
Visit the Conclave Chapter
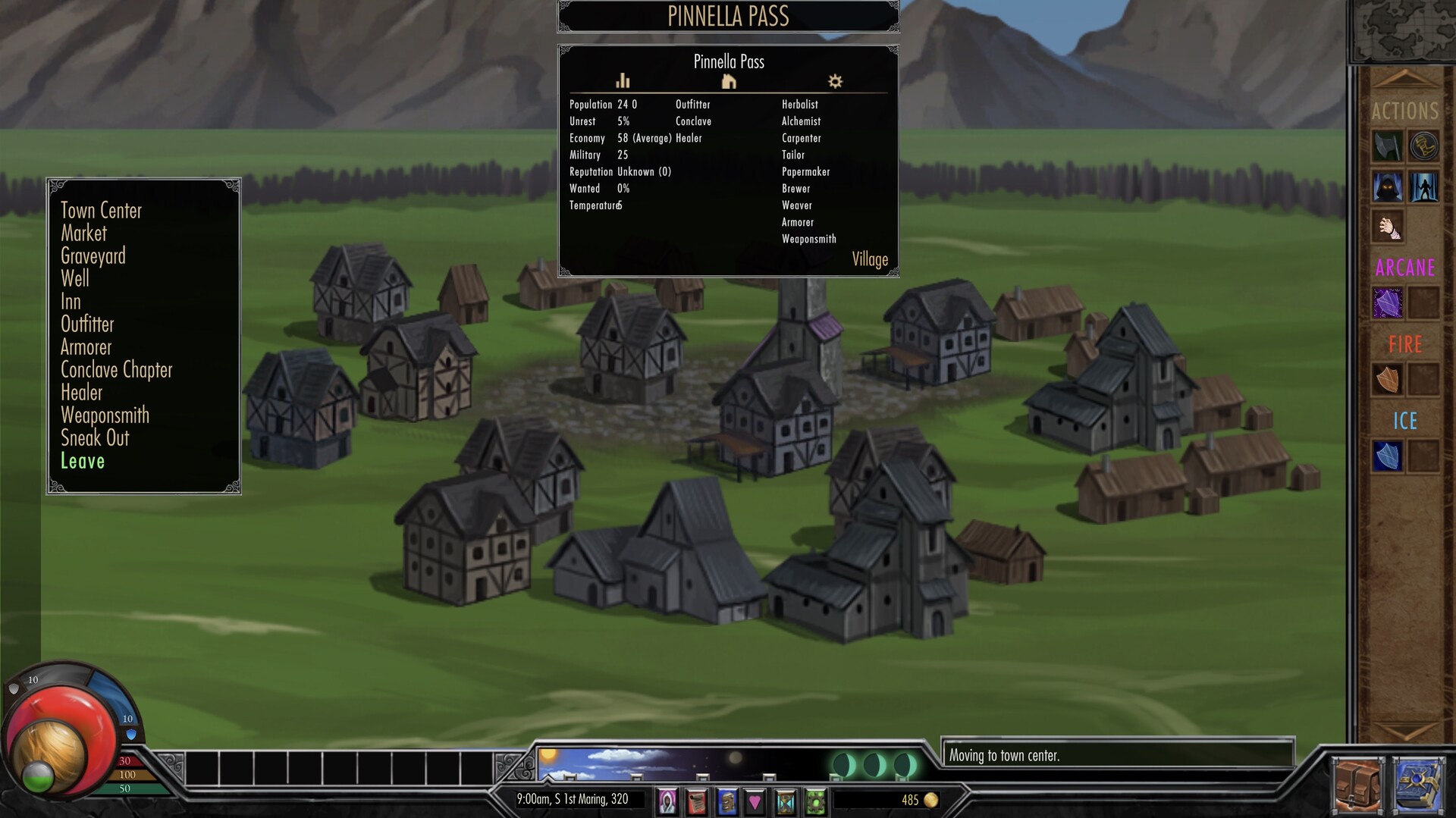click(x=117, y=370)
